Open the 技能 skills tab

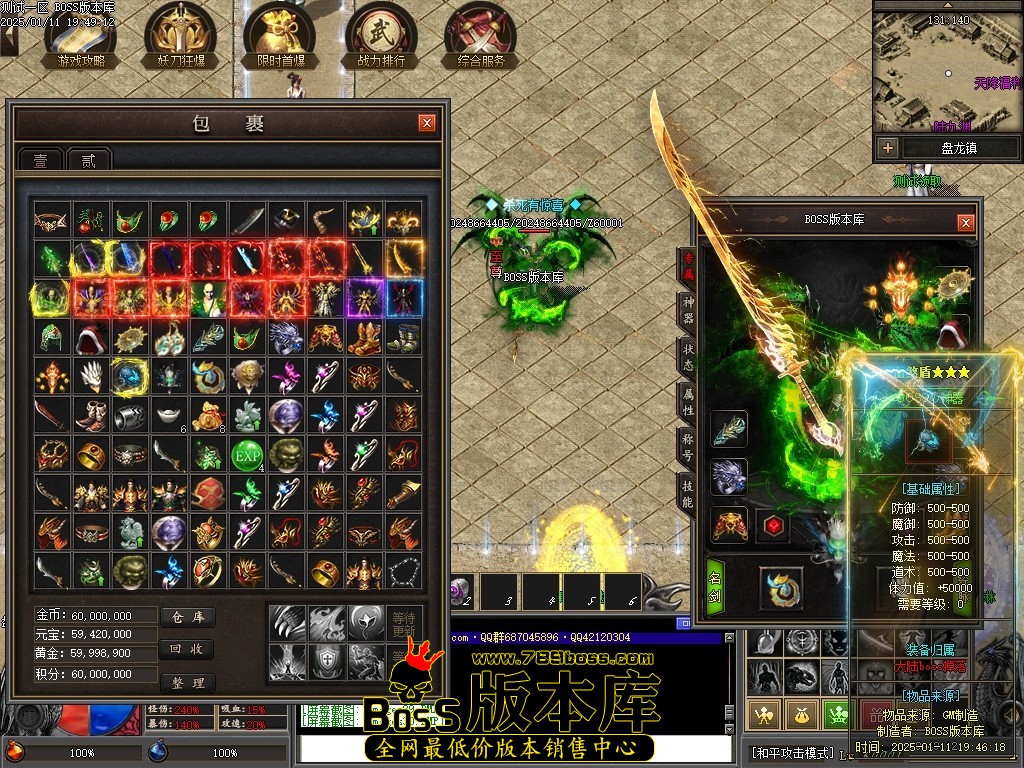pyautogui.click(x=687, y=494)
